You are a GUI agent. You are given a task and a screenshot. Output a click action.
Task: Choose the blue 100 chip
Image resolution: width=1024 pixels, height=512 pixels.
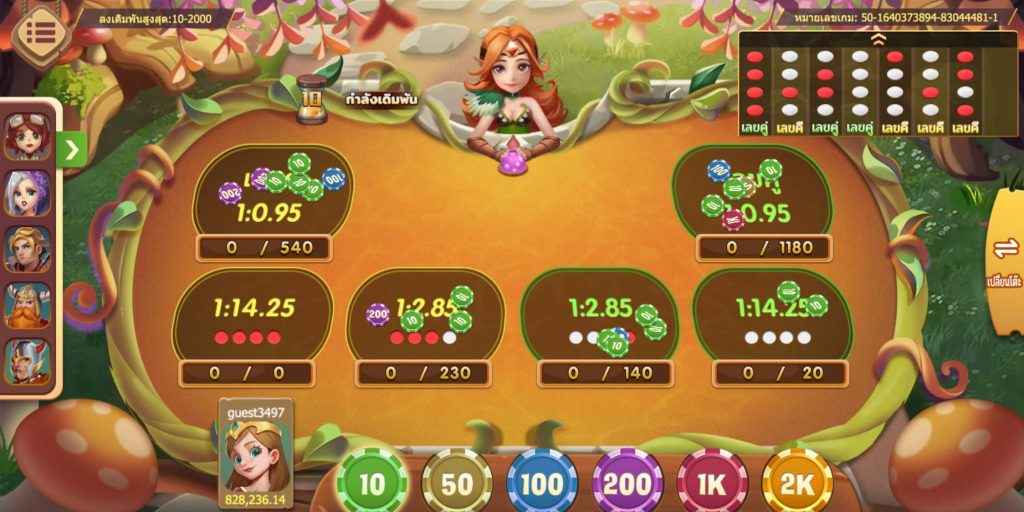coord(542,484)
